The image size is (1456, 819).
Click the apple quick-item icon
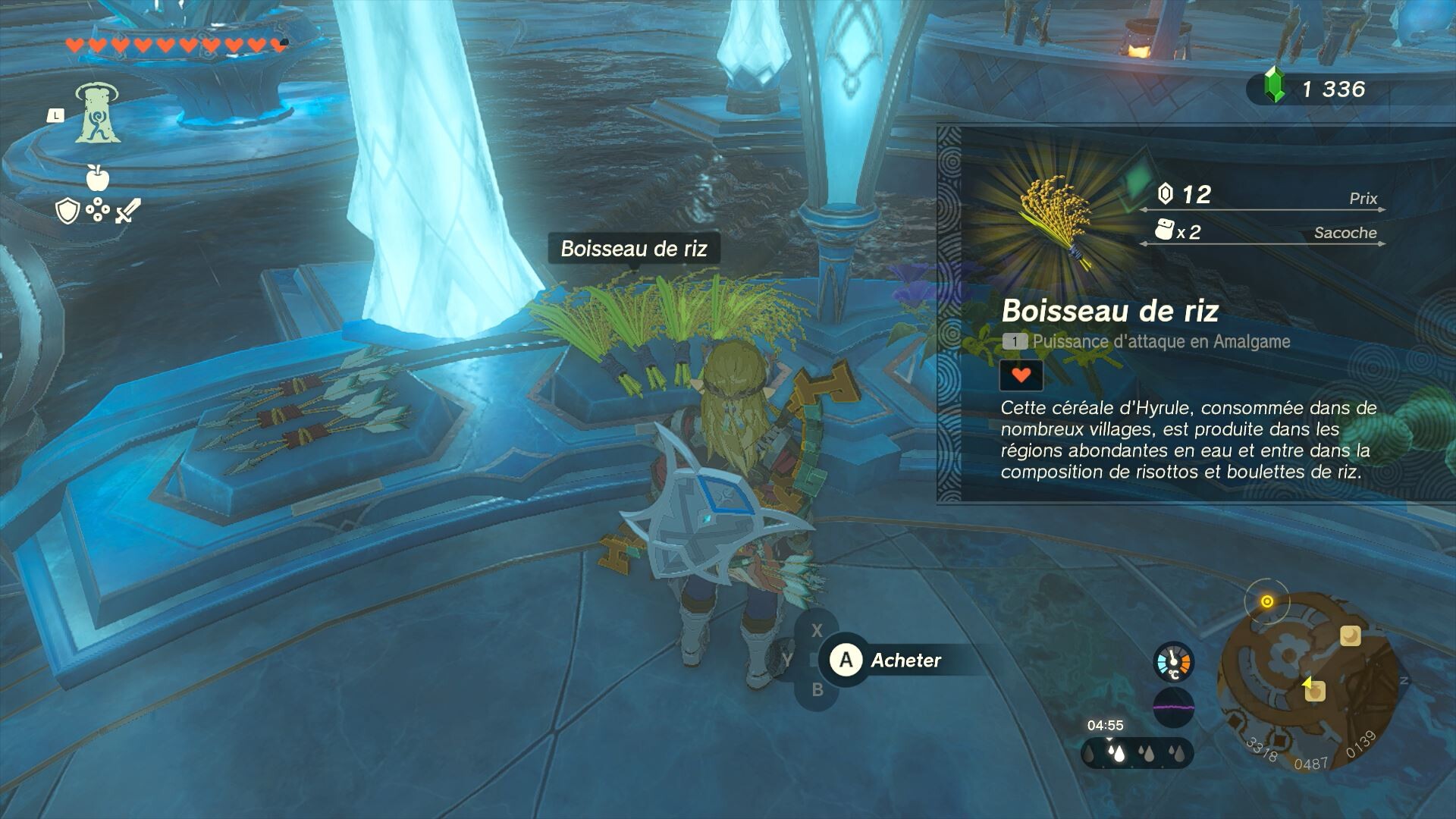(98, 178)
